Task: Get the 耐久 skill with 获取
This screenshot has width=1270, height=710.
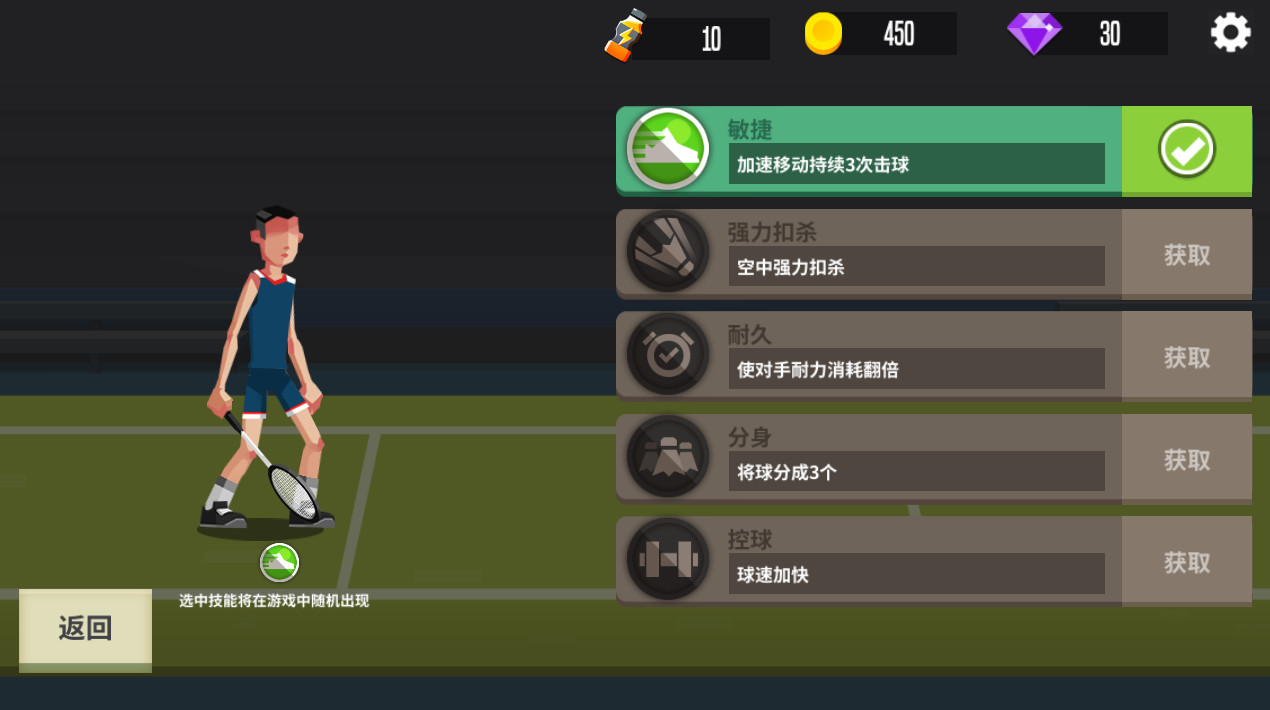Action: coord(1186,357)
